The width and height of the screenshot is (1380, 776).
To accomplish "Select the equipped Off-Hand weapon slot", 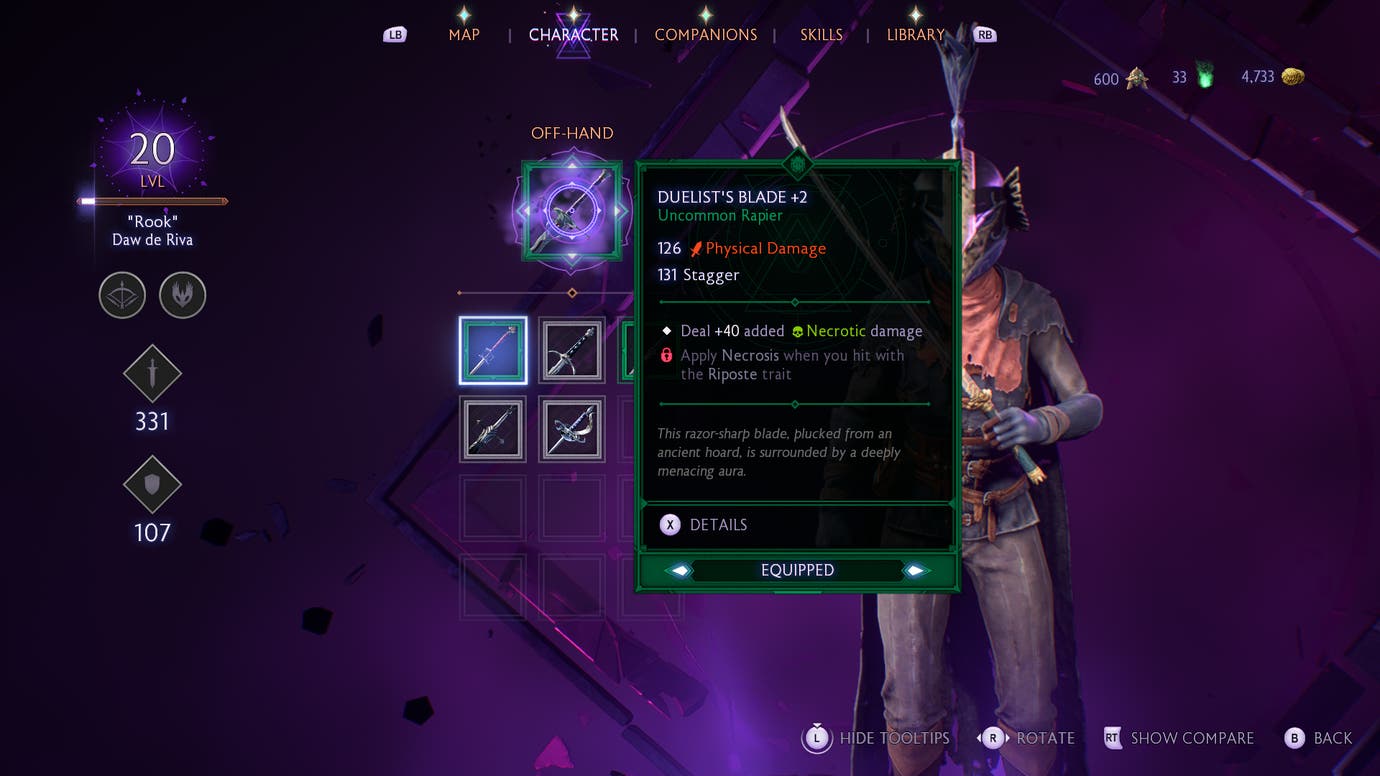I will click(x=572, y=211).
